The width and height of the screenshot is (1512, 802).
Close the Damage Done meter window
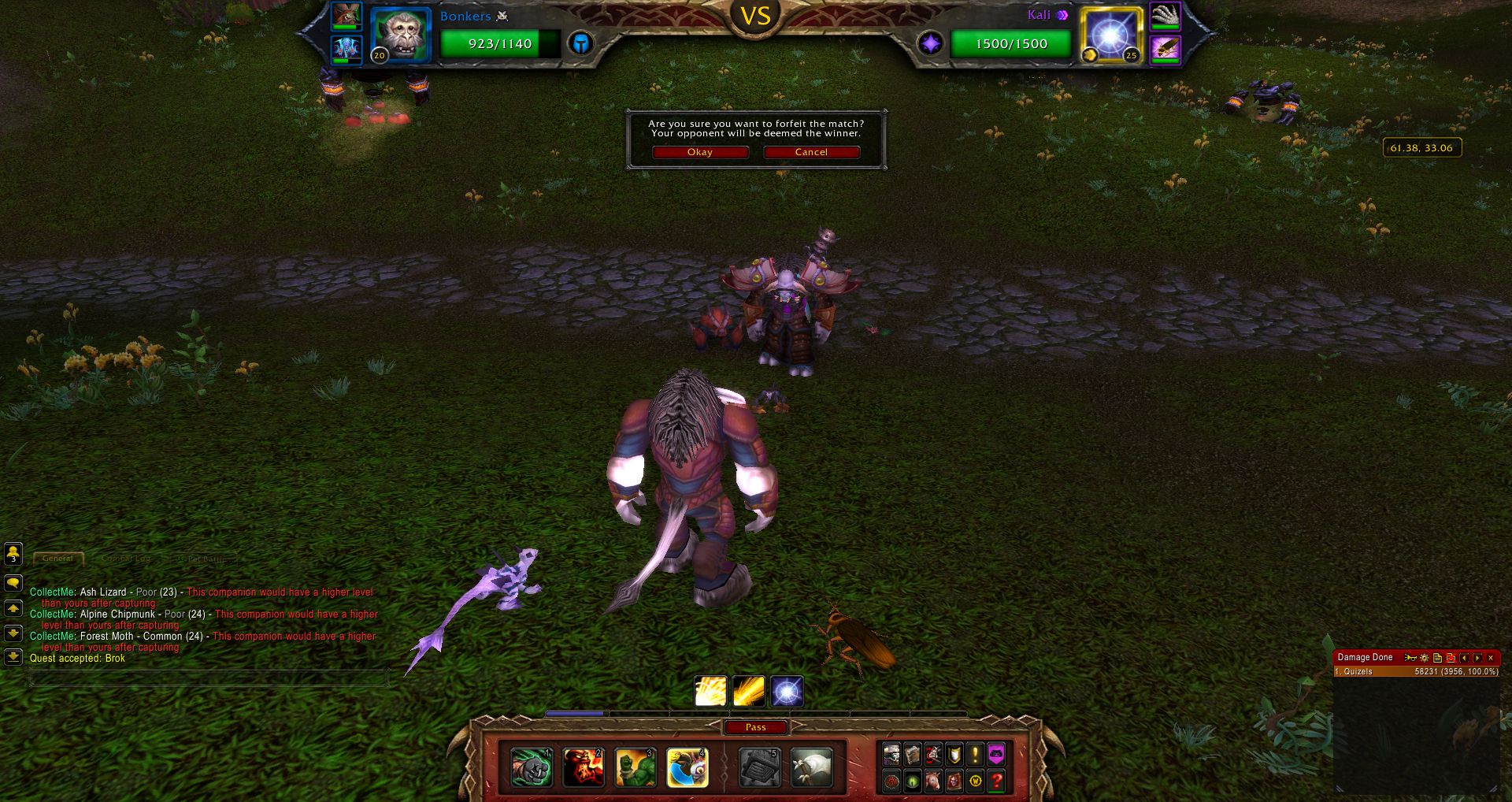point(1491,657)
